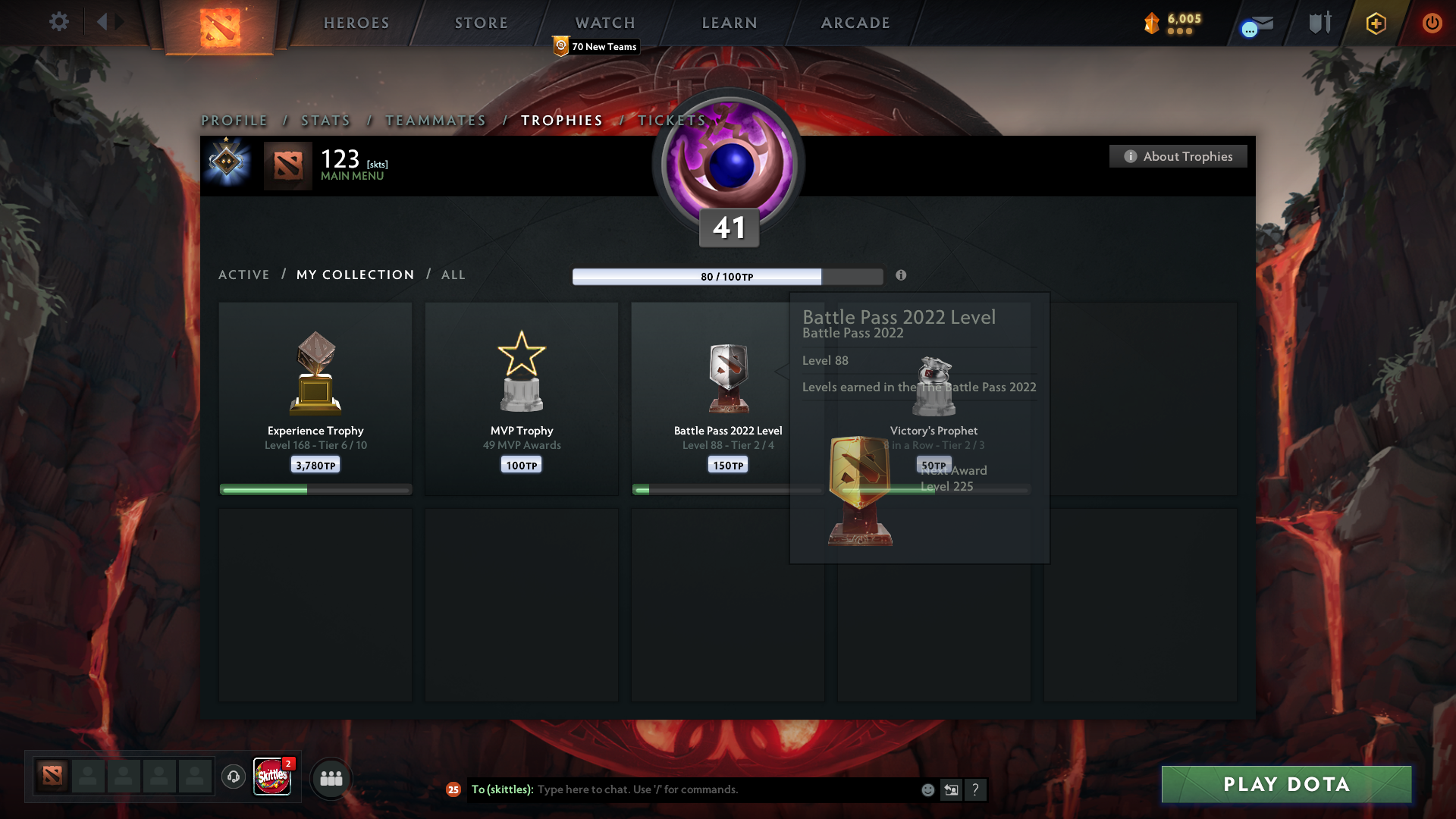Open About Trophies
1456x819 pixels.
coord(1178,156)
